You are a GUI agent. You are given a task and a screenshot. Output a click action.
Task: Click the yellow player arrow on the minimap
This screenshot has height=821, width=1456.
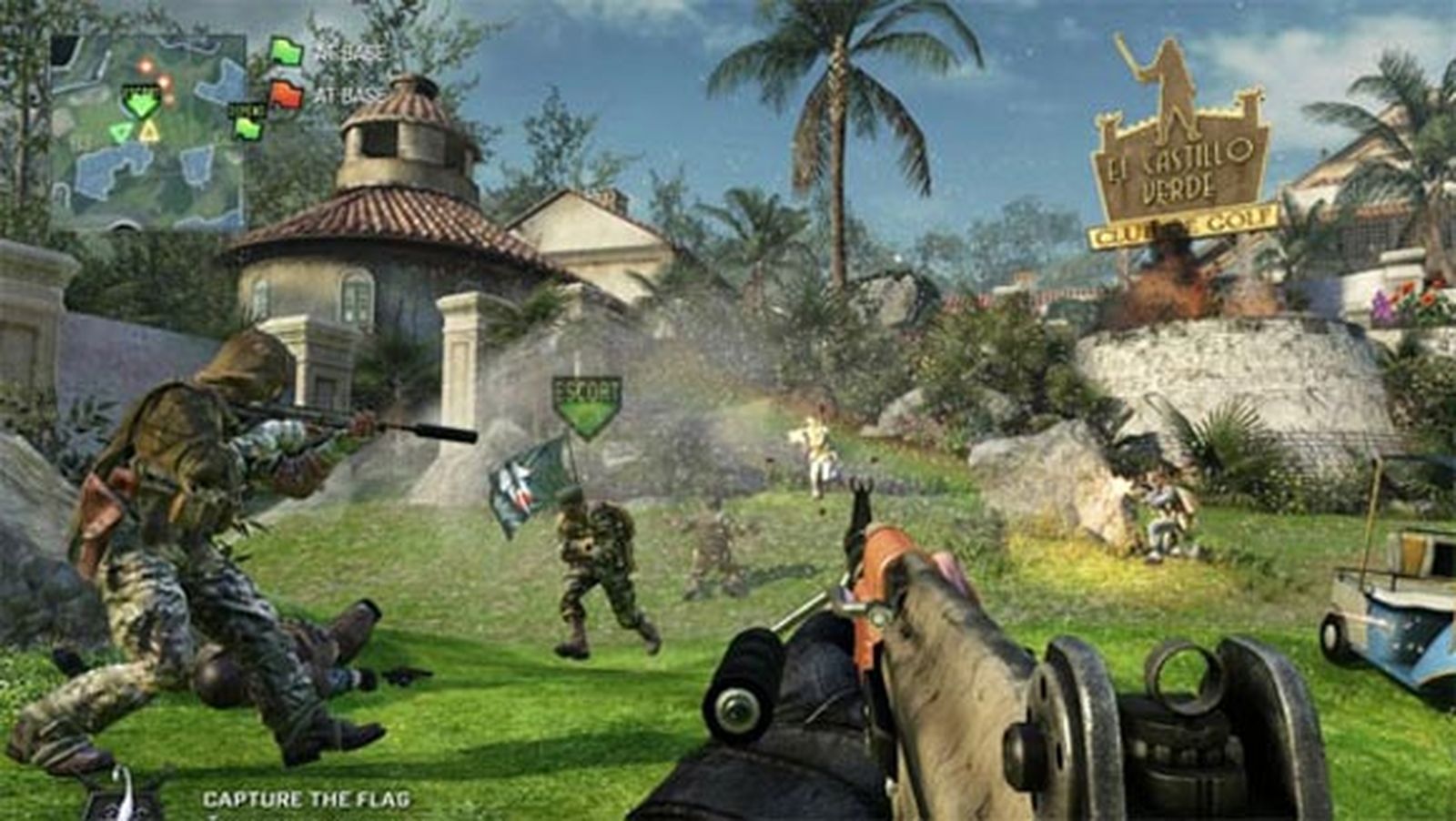point(149,133)
